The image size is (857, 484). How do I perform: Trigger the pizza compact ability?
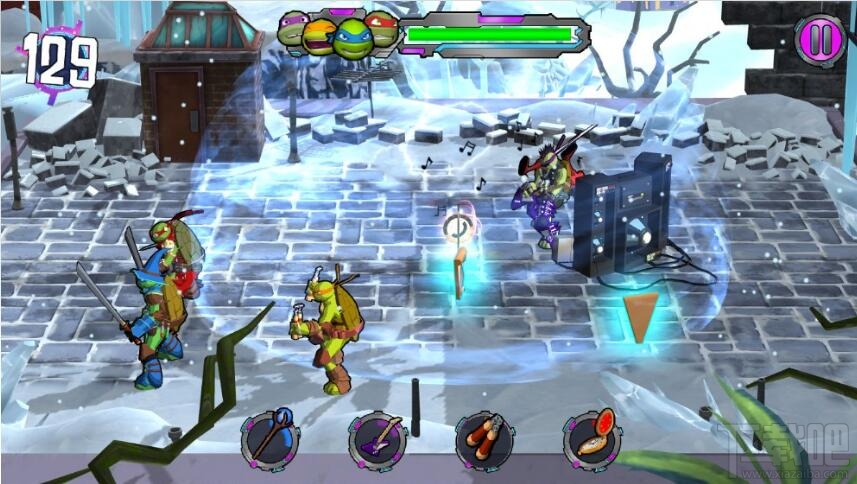coord(591,439)
